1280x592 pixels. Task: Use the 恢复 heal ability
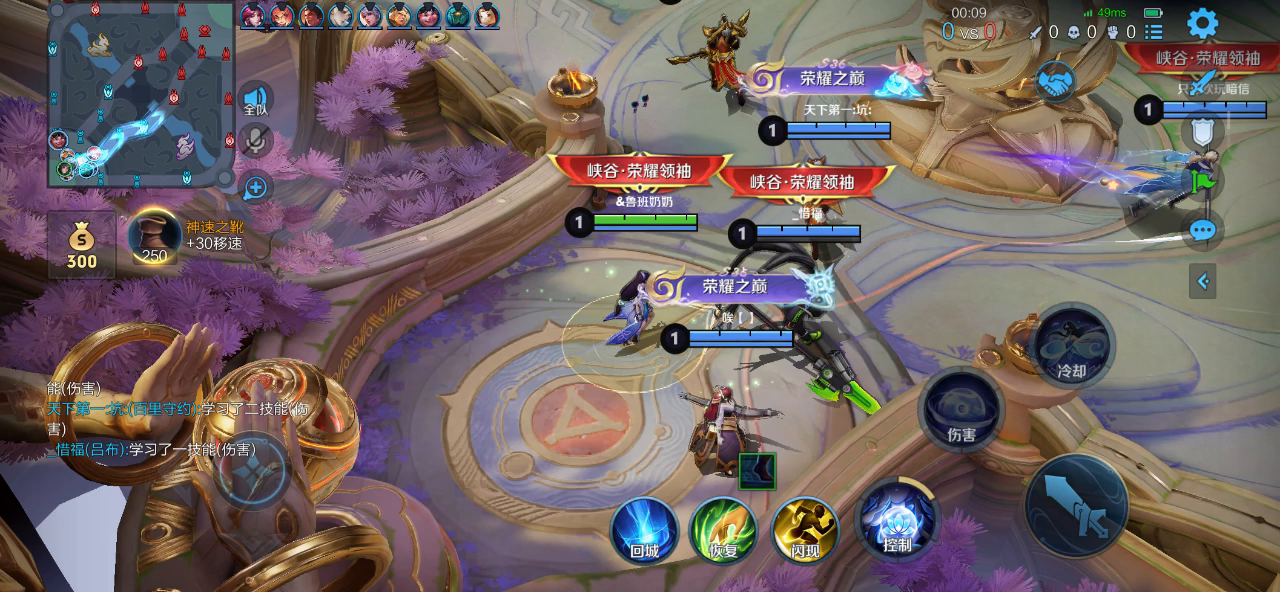(x=723, y=529)
